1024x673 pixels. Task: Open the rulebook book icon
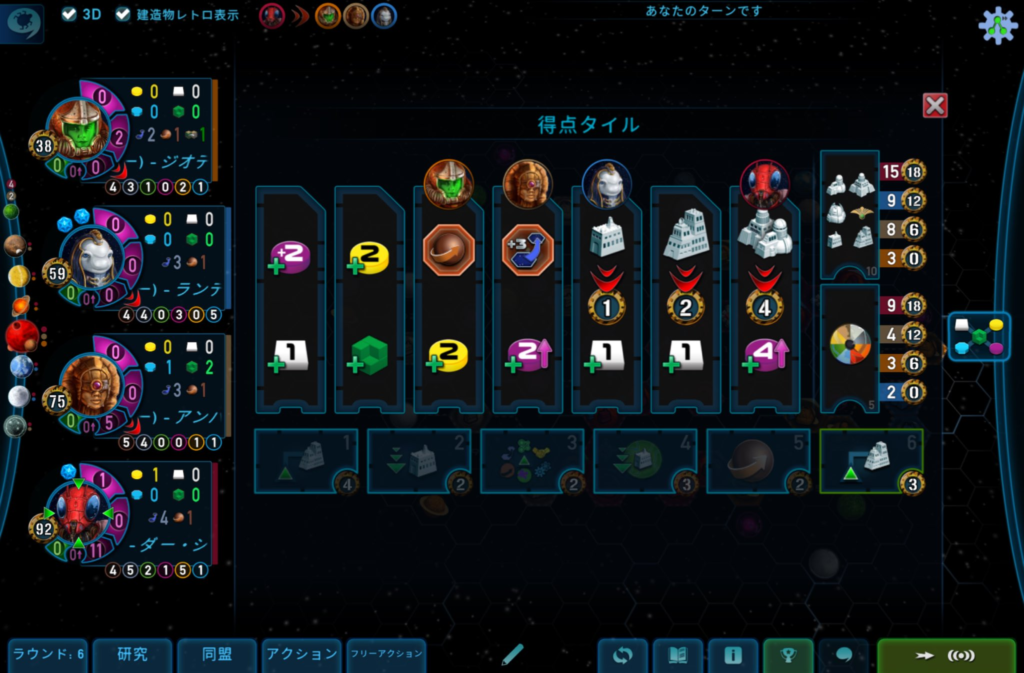click(x=678, y=656)
